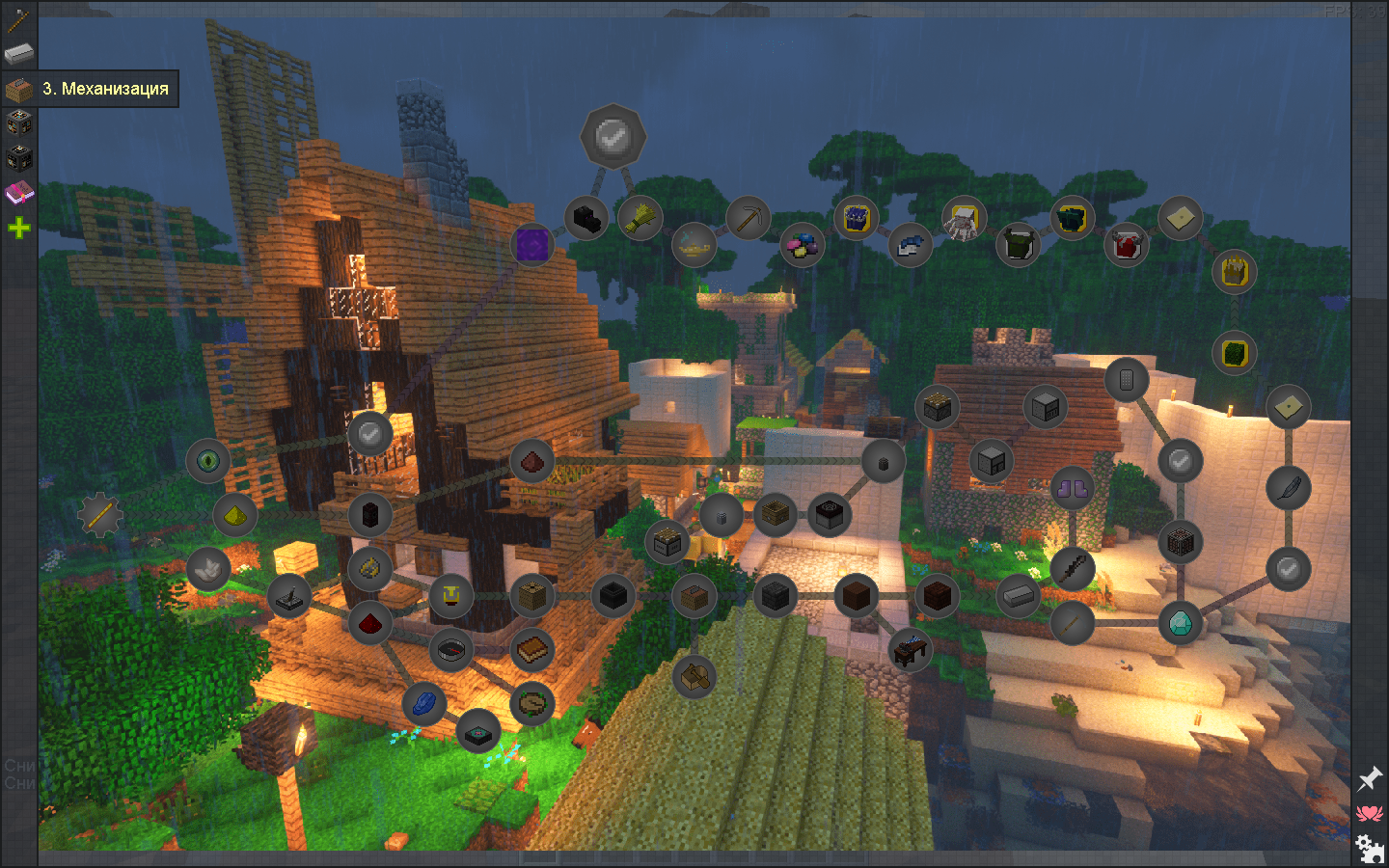Select the diamond quest node
Image resolution: width=1389 pixels, height=868 pixels.
(1179, 624)
